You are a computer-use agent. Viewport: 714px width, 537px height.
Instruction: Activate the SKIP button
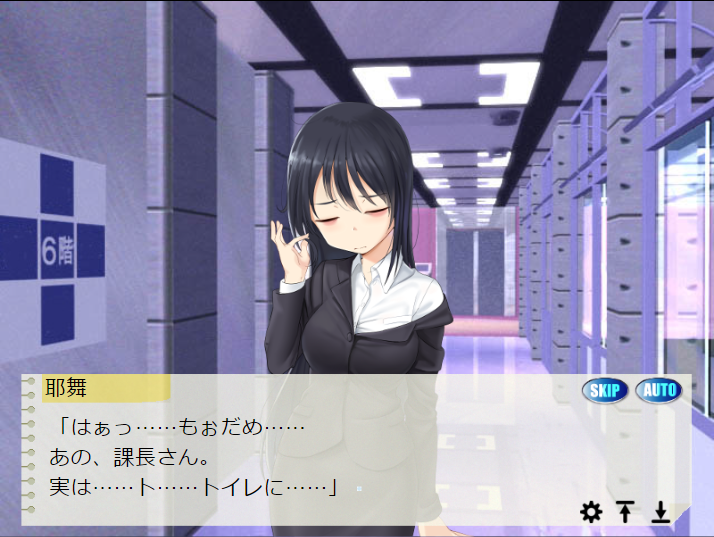605,390
